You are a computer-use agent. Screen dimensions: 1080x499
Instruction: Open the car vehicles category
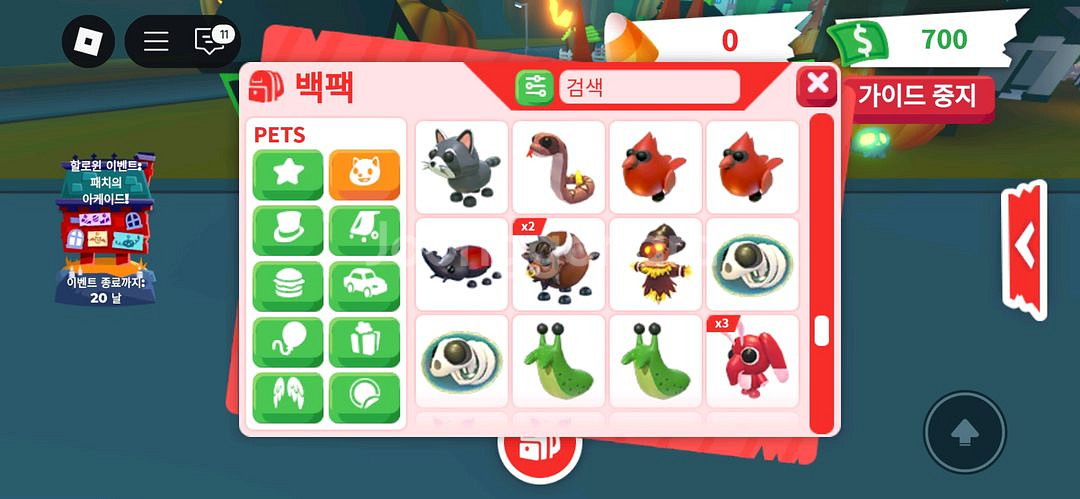(x=364, y=287)
